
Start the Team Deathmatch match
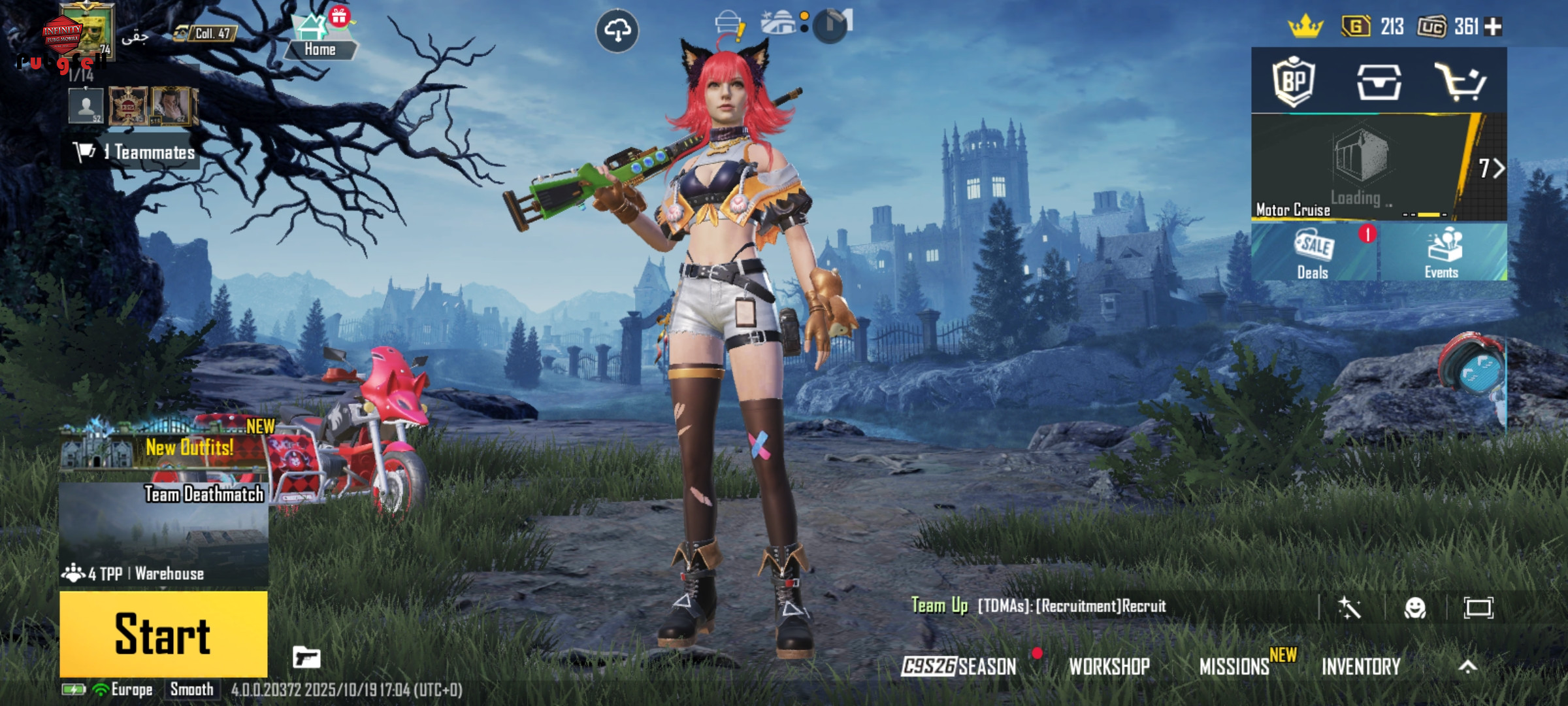[x=163, y=633]
